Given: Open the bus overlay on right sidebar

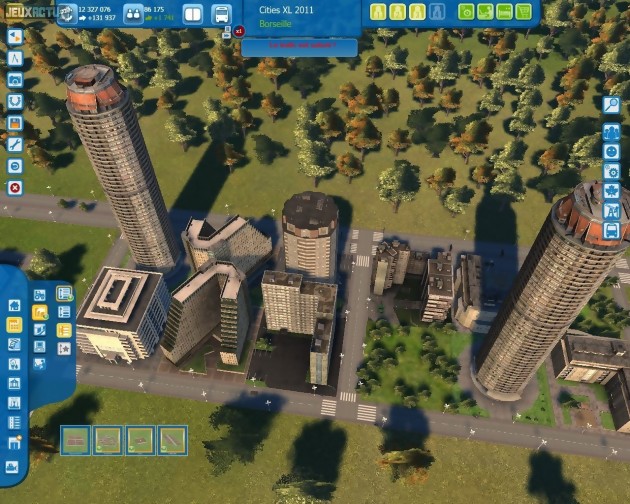Looking at the screenshot, I should click(x=612, y=232).
